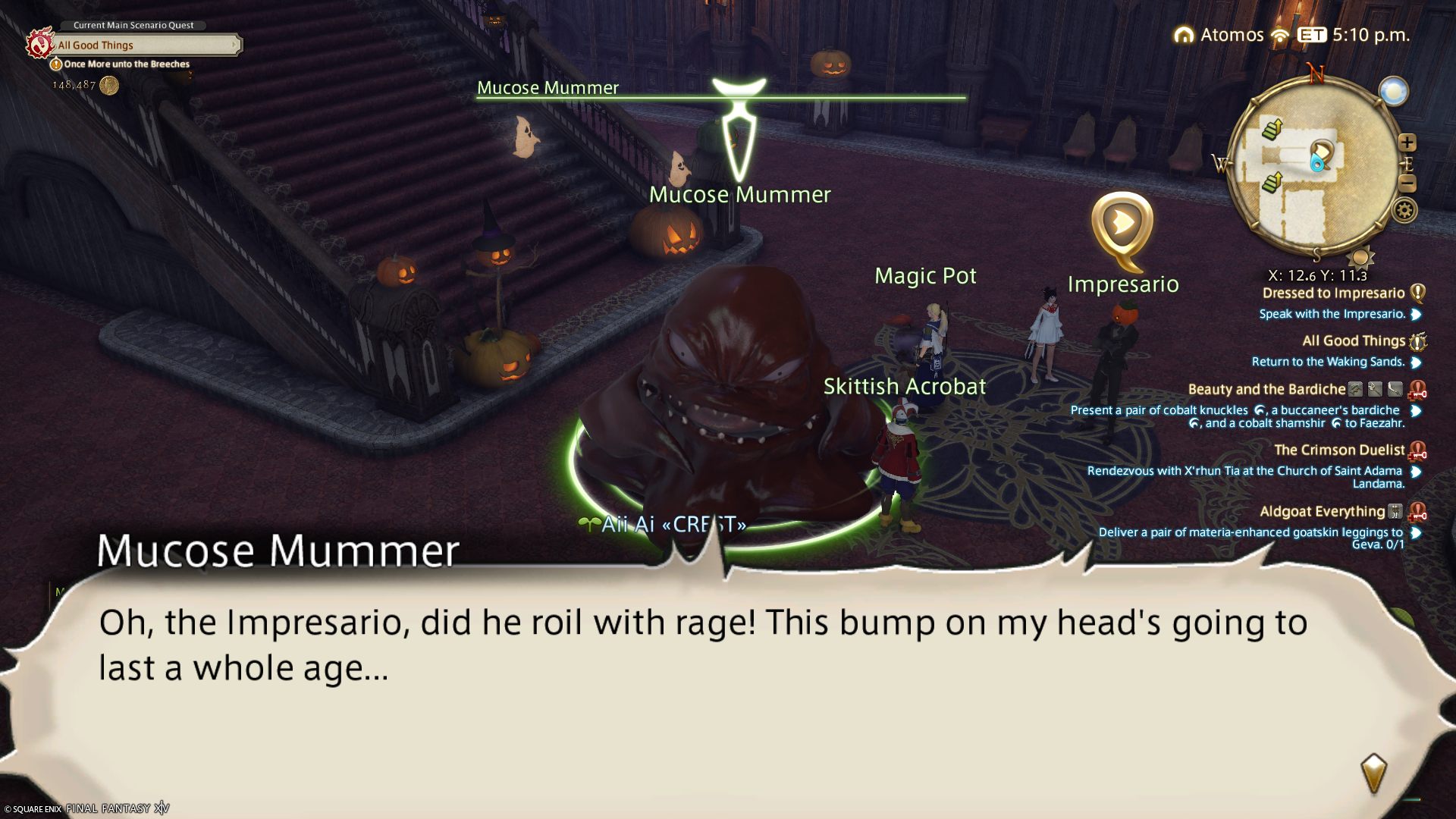
Task: Select the All Good Things main scenario quest
Action: click(144, 45)
